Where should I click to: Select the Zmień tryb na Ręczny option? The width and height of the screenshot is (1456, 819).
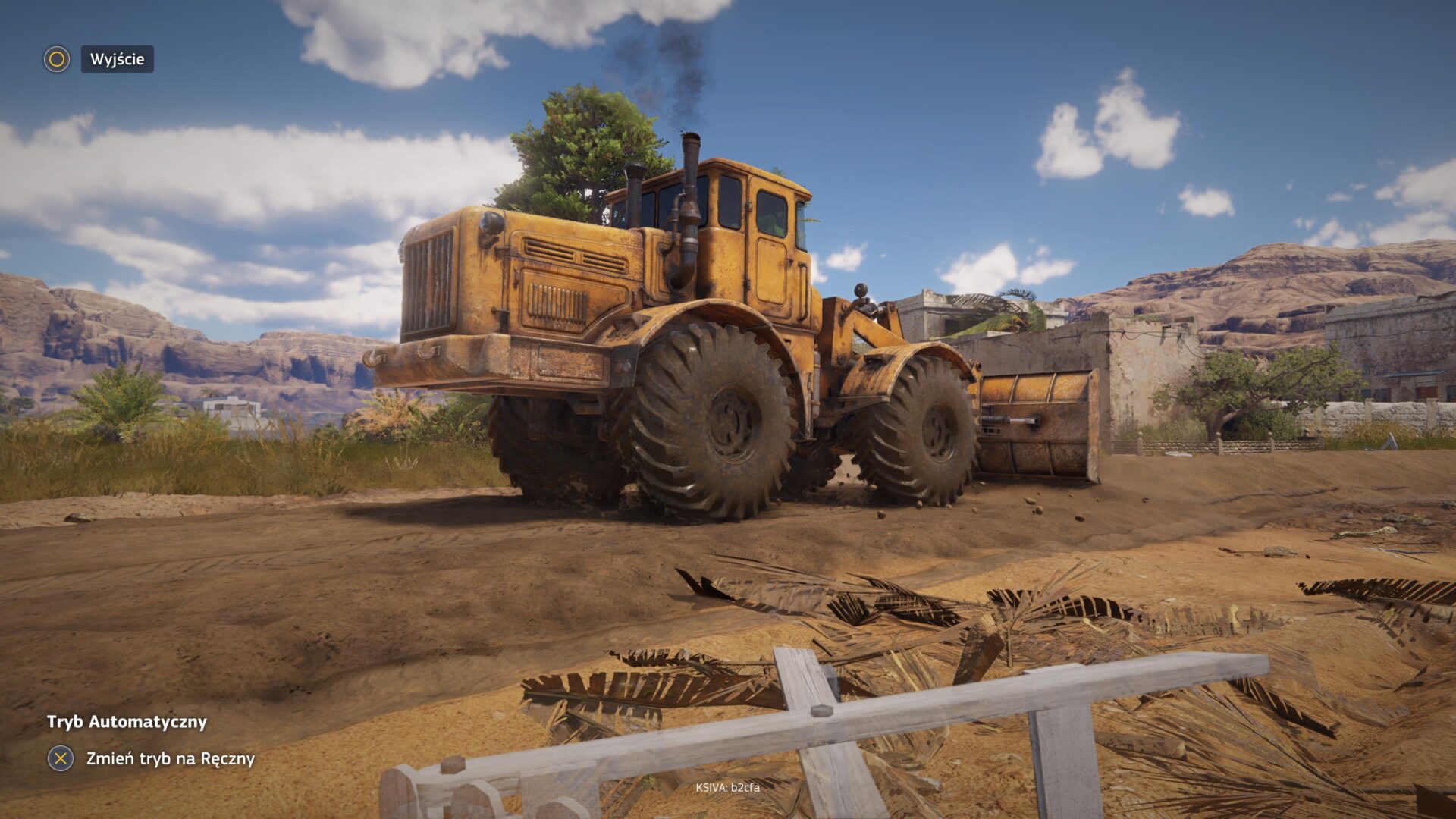(x=170, y=758)
